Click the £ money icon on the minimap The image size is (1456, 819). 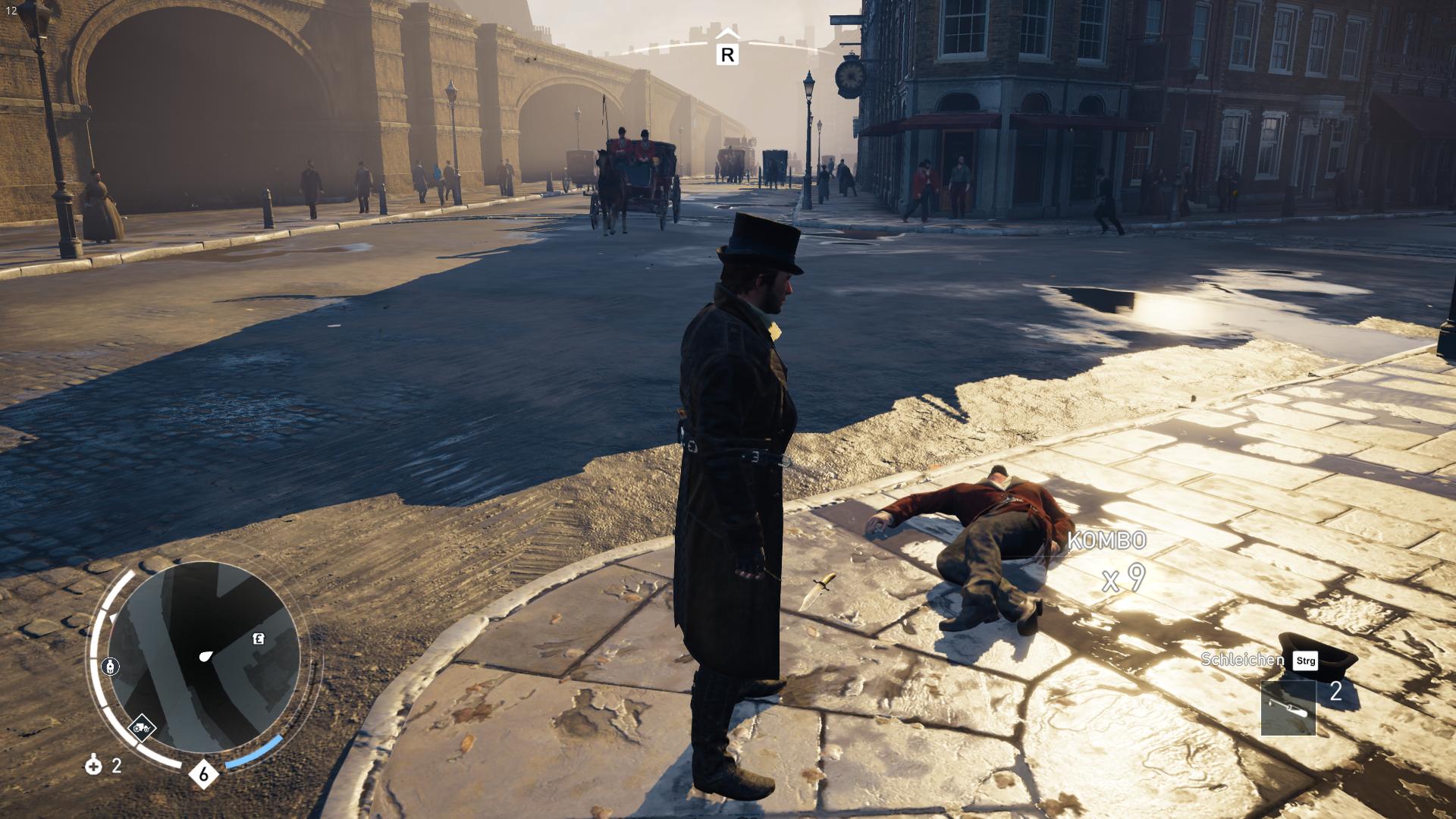tap(258, 639)
